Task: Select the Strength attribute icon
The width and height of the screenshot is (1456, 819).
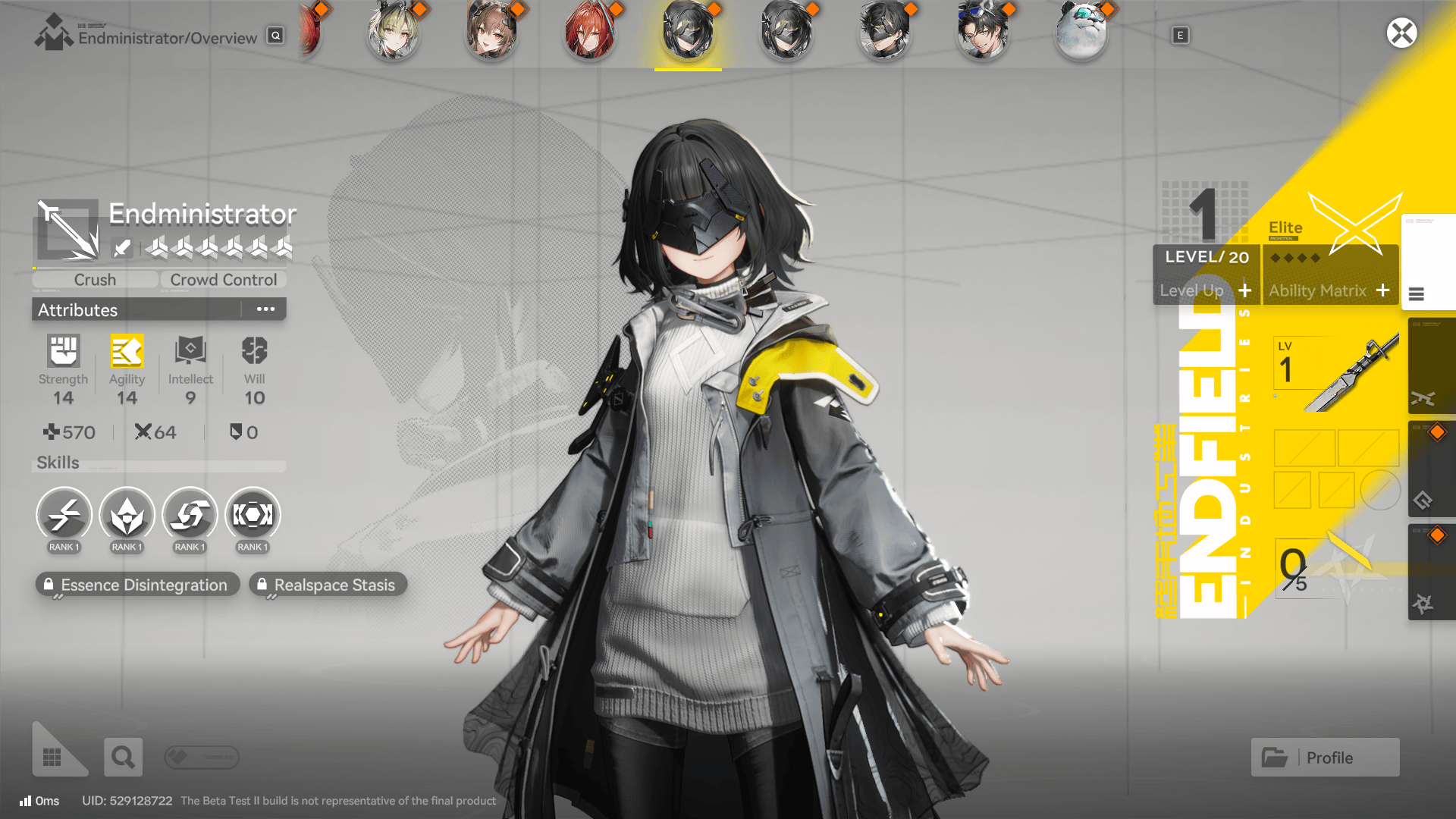Action: click(63, 352)
